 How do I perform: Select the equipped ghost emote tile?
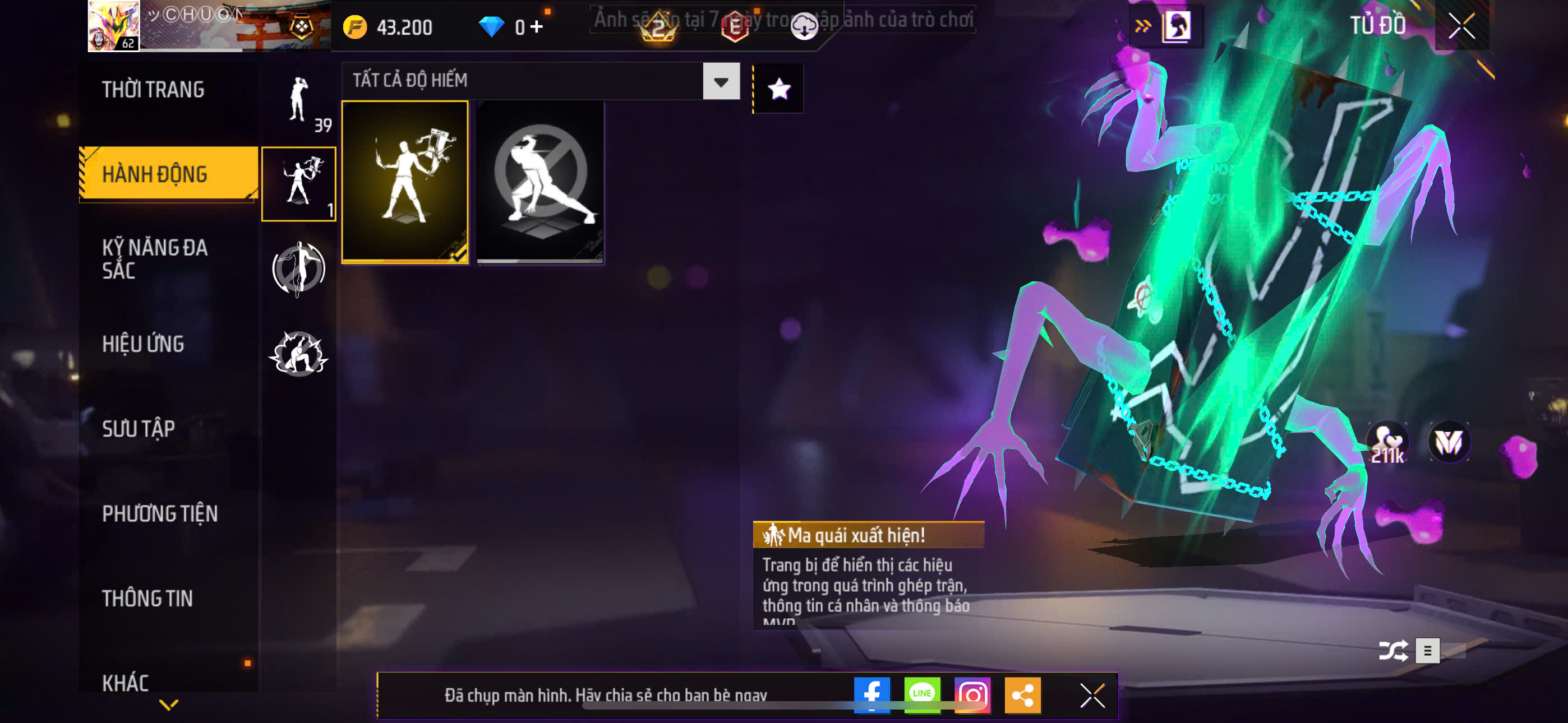pos(405,182)
